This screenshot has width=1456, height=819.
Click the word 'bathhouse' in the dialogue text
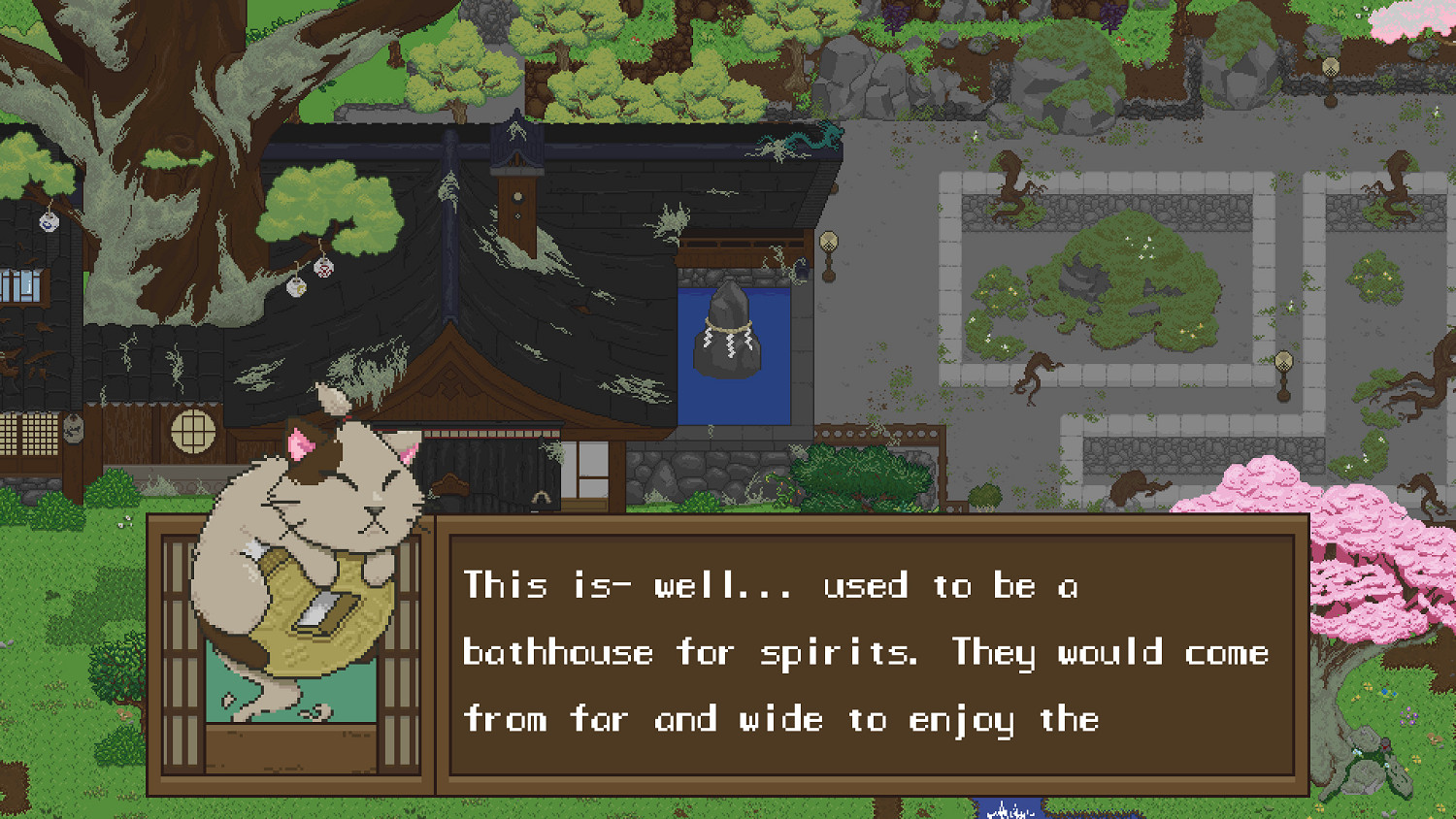pos(553,652)
